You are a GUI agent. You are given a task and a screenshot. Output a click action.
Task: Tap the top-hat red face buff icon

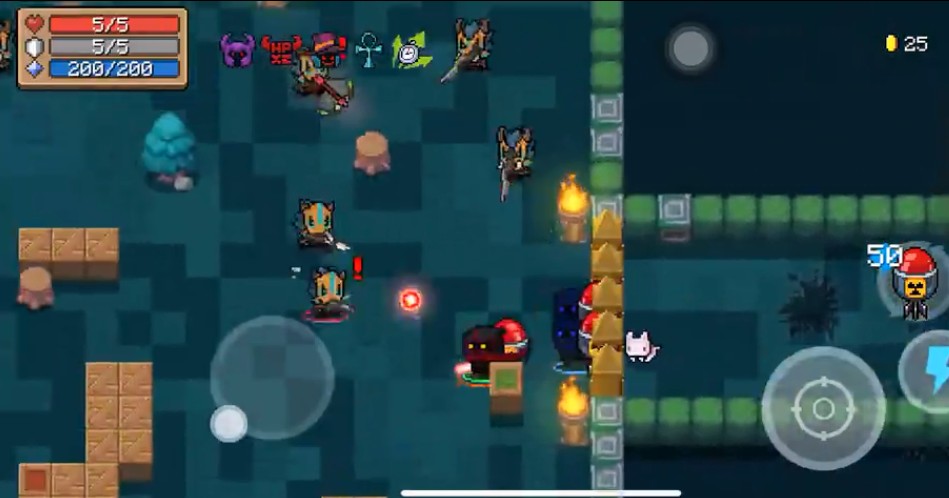click(327, 47)
